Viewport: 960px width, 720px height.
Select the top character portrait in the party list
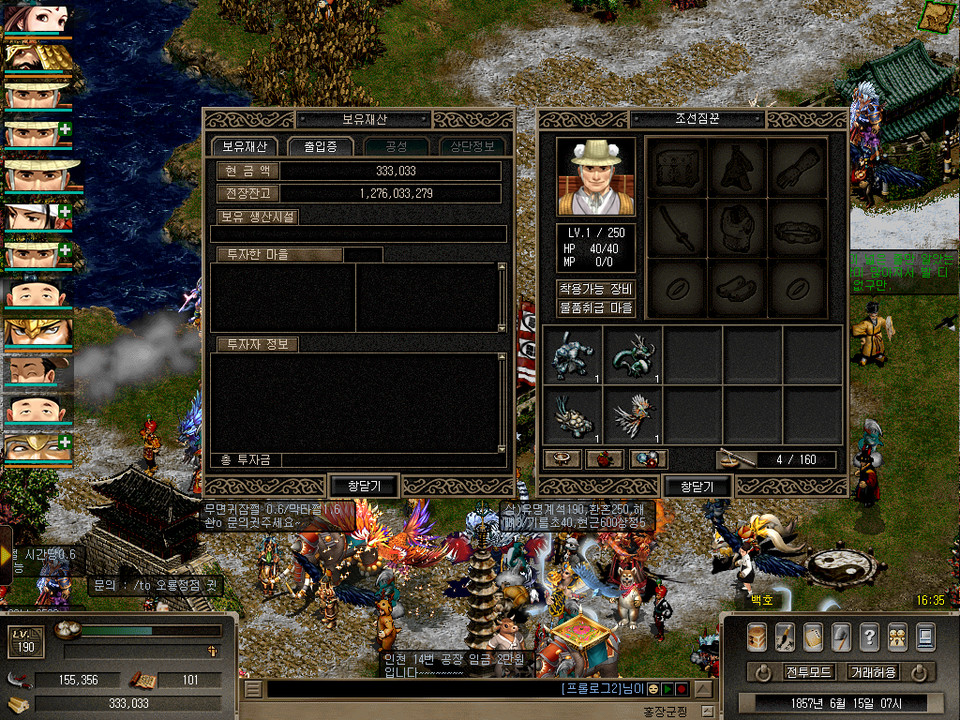[37, 20]
